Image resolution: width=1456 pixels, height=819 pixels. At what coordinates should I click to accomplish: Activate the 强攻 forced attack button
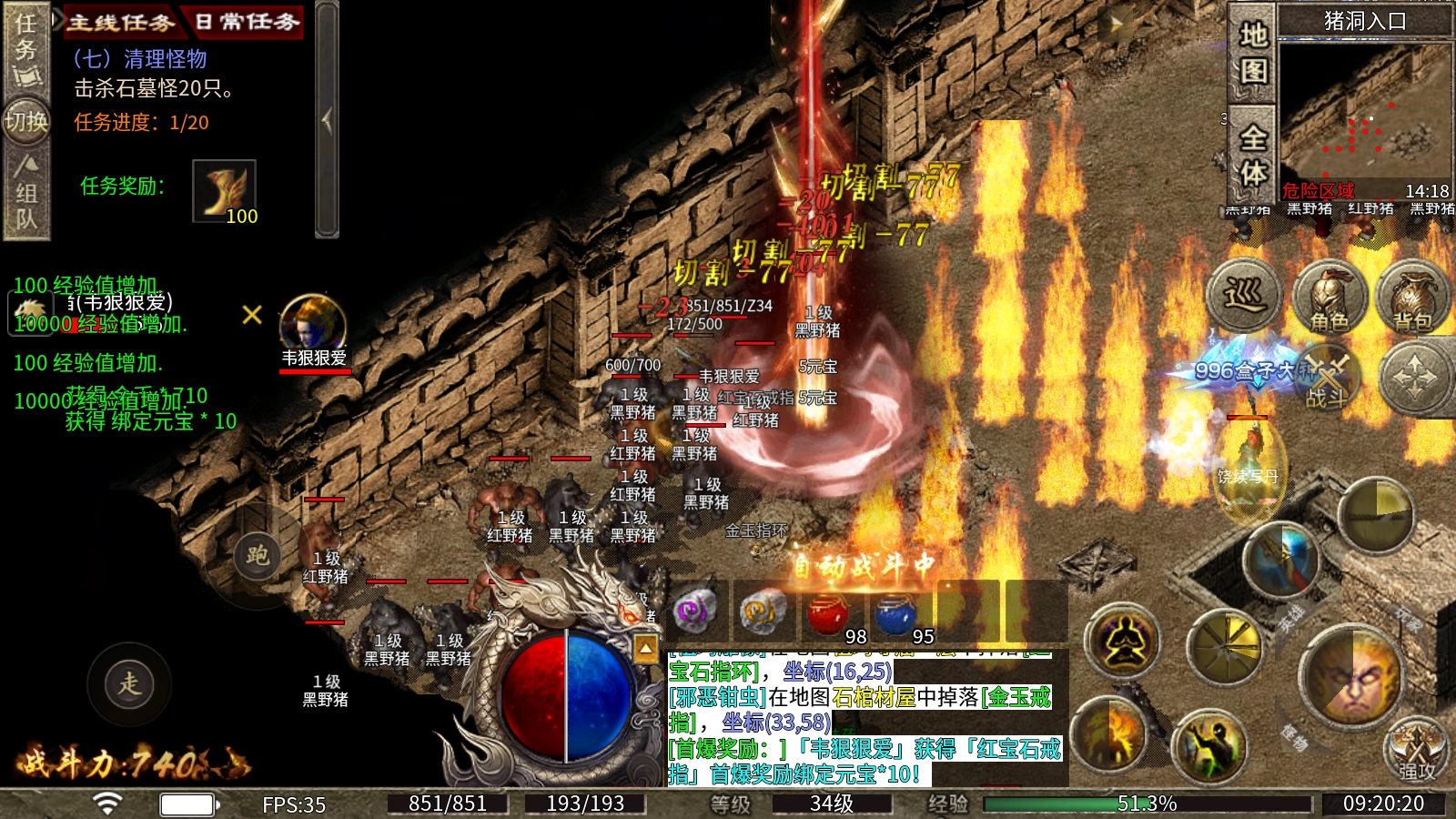(x=1416, y=752)
